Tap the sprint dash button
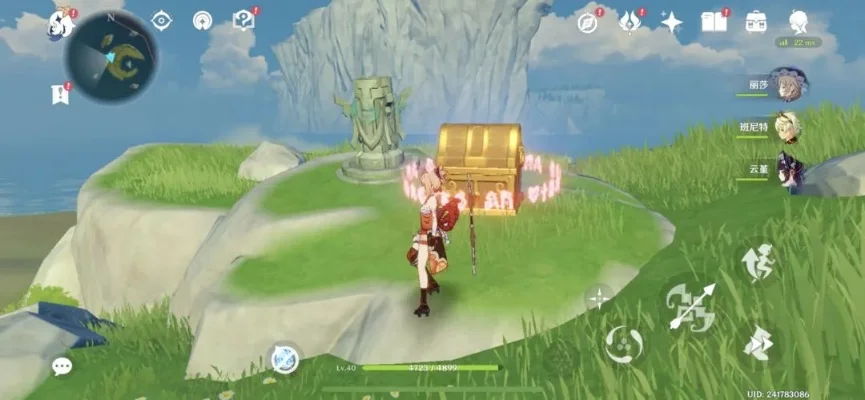Screen dimensions: 865x400 click(x=757, y=343)
